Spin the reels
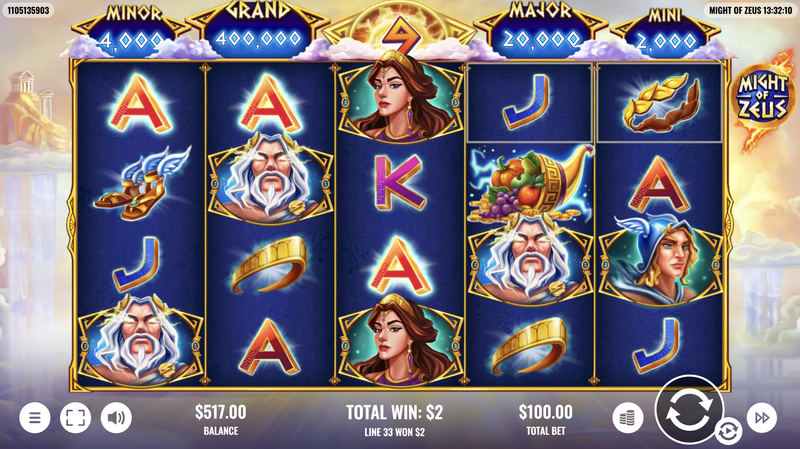800x449 pixels. (689, 410)
